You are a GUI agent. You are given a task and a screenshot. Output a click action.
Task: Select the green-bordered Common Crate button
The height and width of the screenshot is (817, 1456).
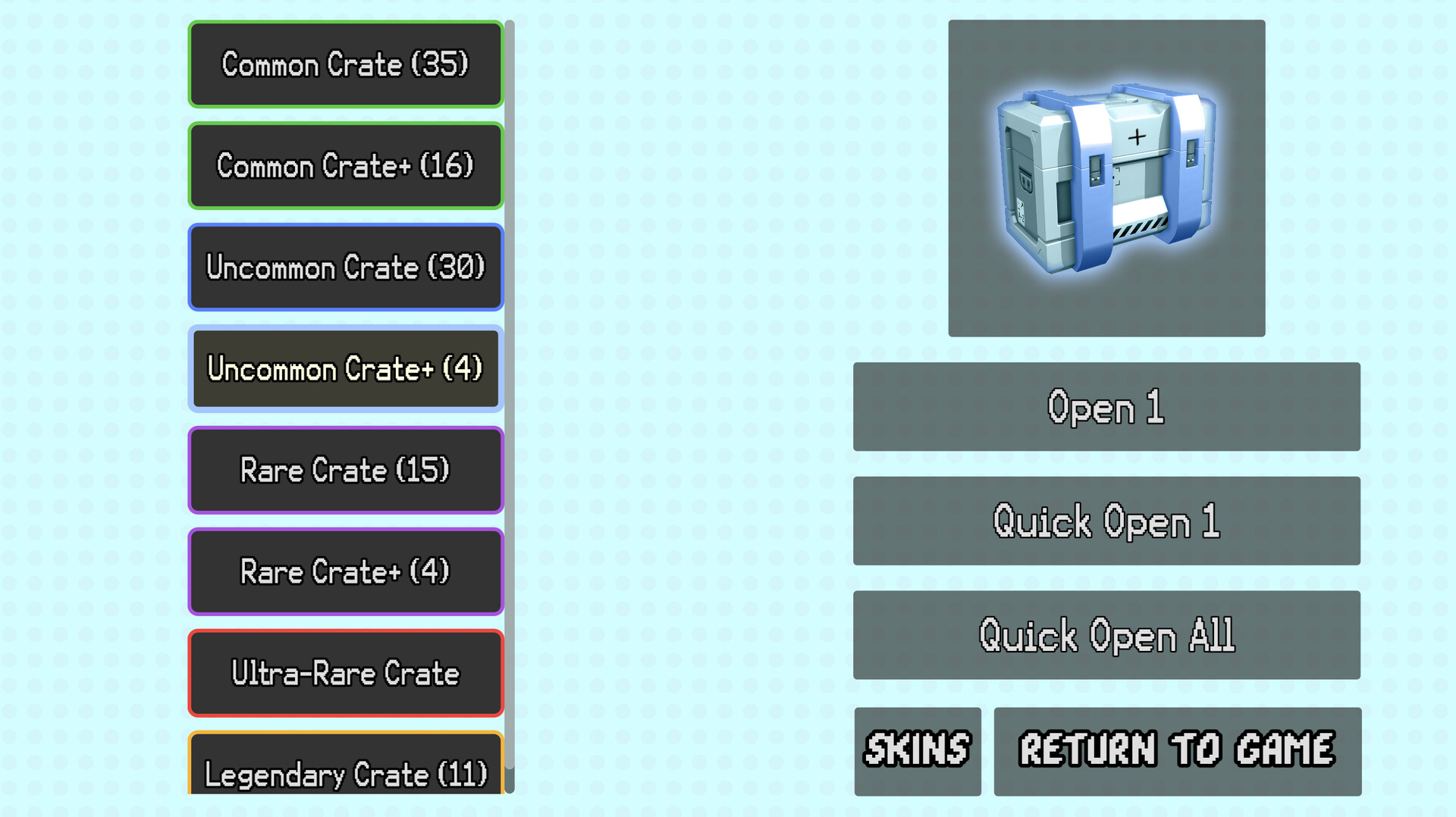click(x=345, y=65)
